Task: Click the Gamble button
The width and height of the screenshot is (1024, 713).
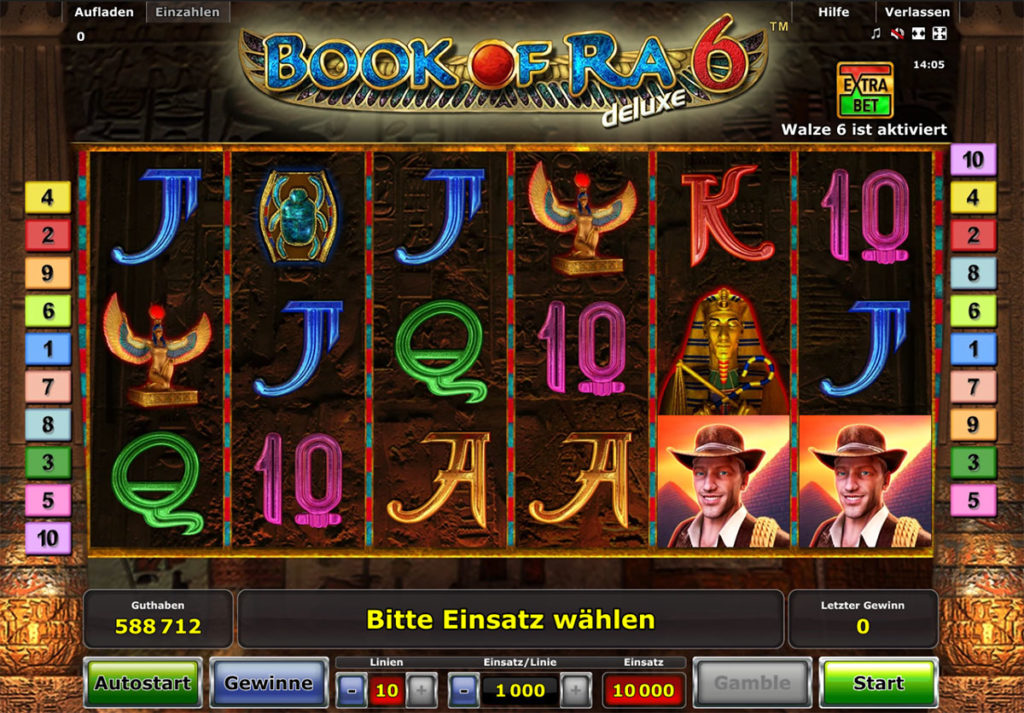Action: (752, 684)
